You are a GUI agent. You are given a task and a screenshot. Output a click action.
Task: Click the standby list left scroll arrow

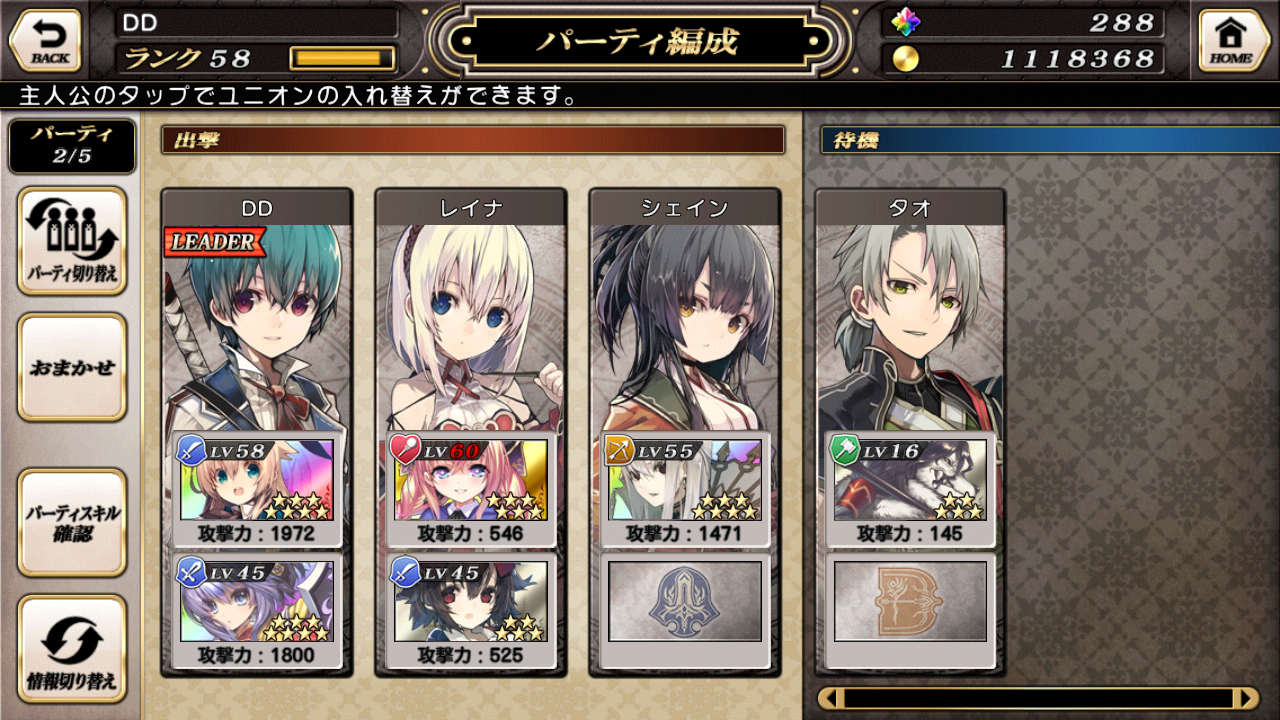click(831, 698)
